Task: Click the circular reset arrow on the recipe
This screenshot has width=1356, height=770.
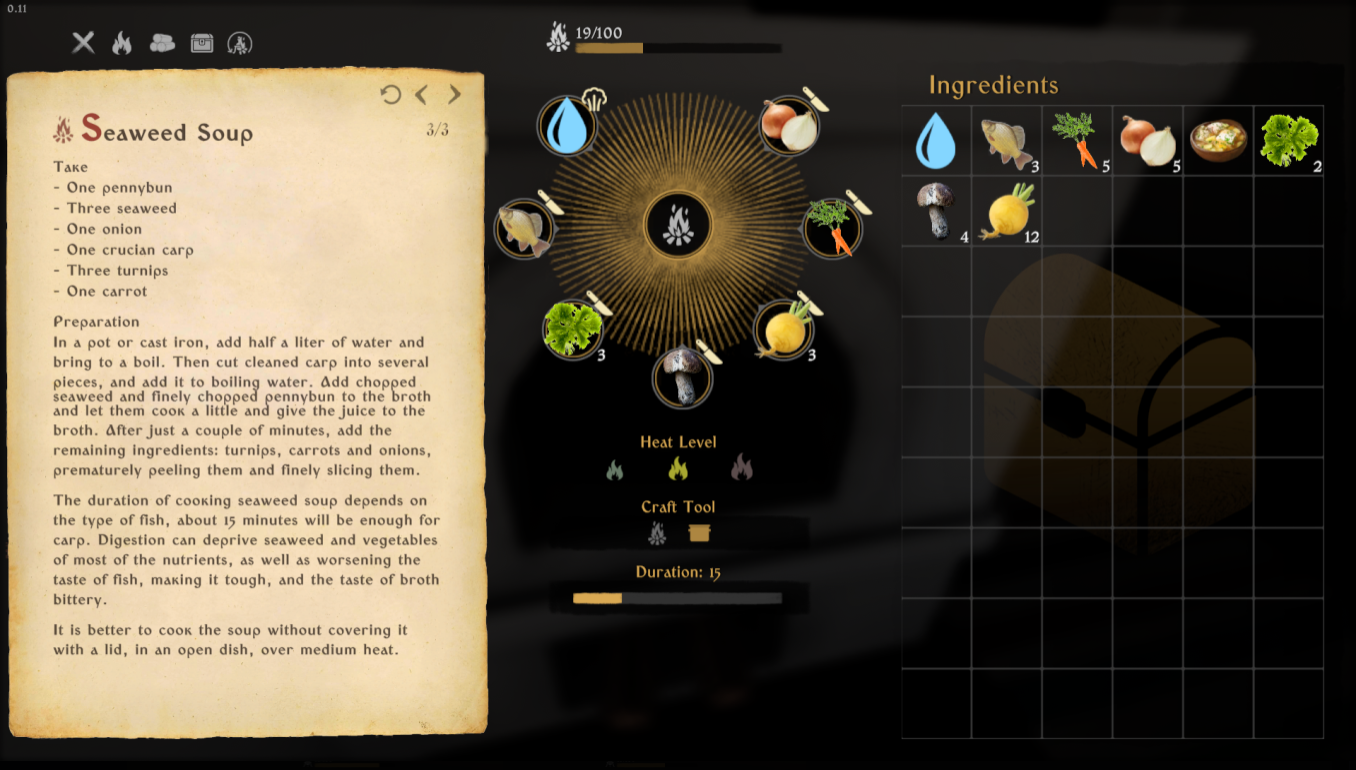Action: pos(390,95)
